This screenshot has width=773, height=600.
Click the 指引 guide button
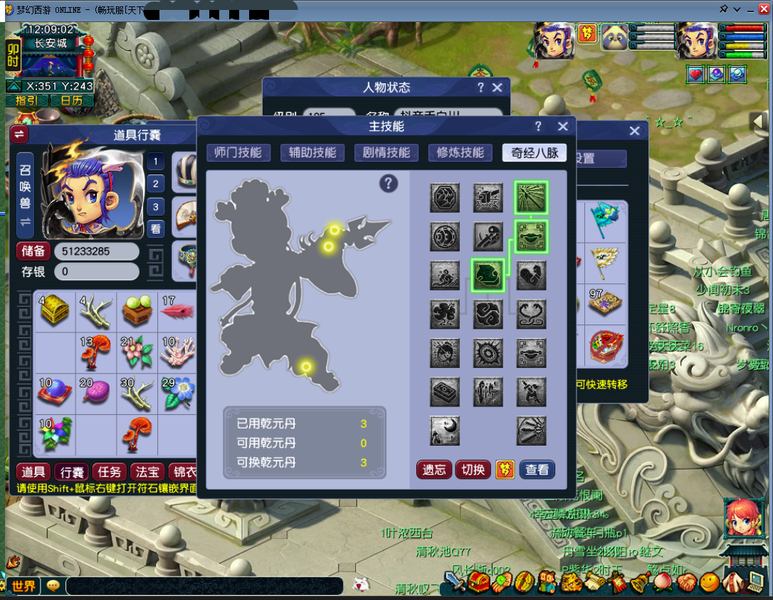tap(27, 100)
